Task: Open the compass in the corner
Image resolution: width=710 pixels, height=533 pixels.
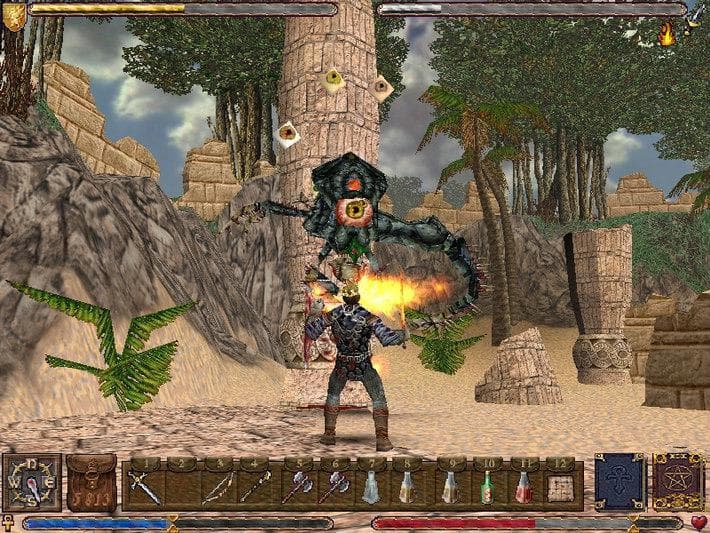Action: coord(31,482)
